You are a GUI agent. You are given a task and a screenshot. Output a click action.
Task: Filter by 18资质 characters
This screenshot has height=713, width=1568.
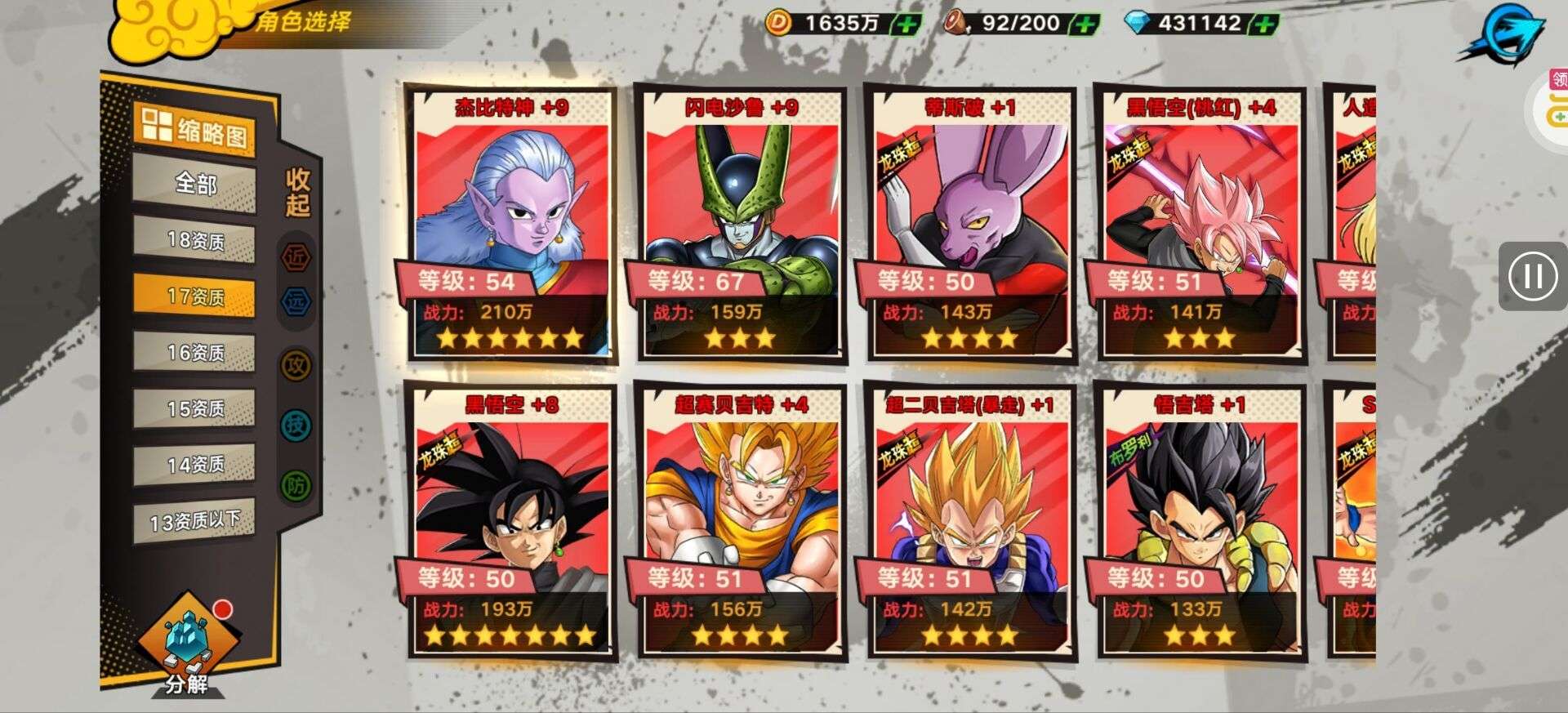[x=195, y=240]
